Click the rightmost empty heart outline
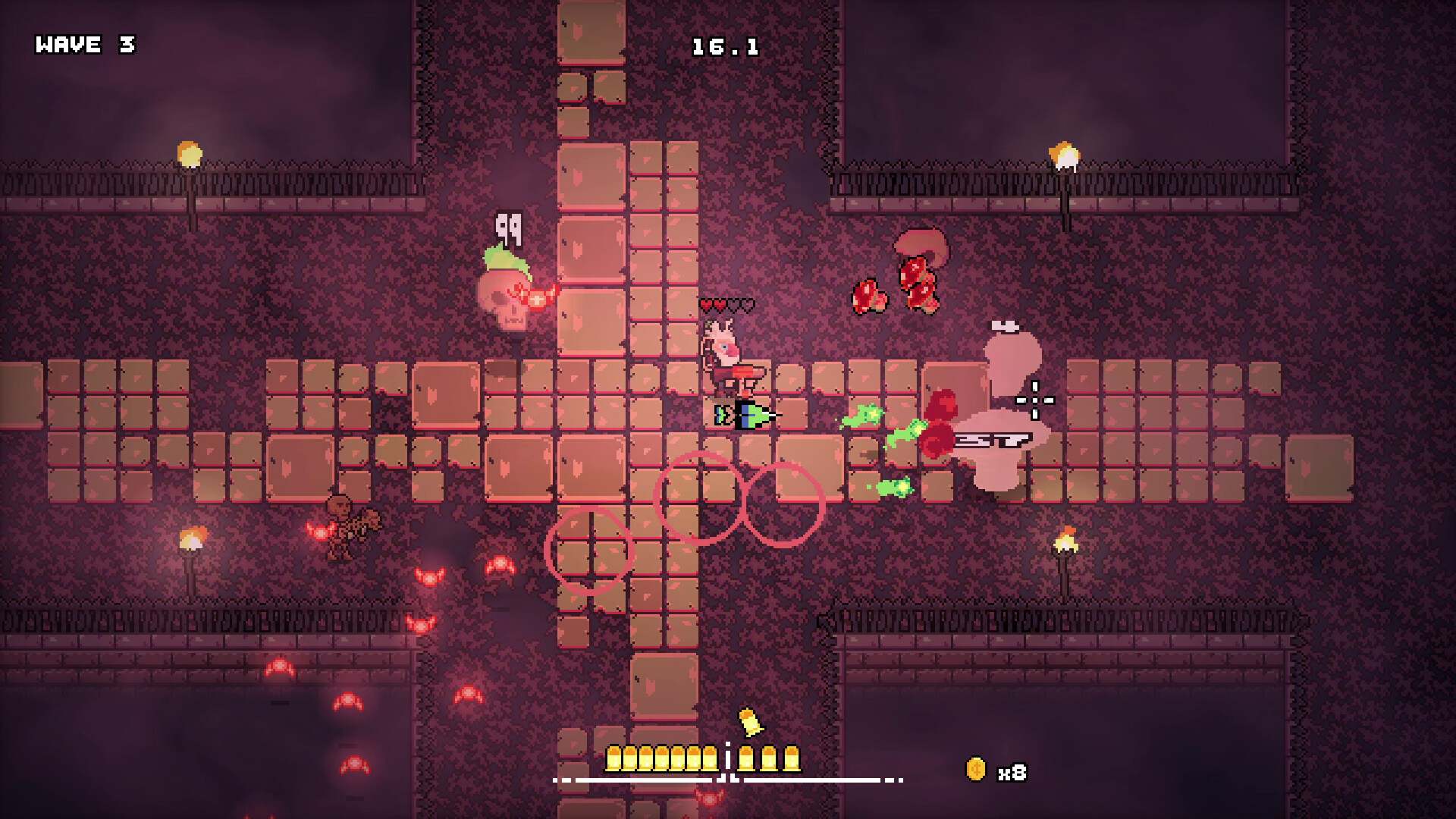 (x=748, y=305)
